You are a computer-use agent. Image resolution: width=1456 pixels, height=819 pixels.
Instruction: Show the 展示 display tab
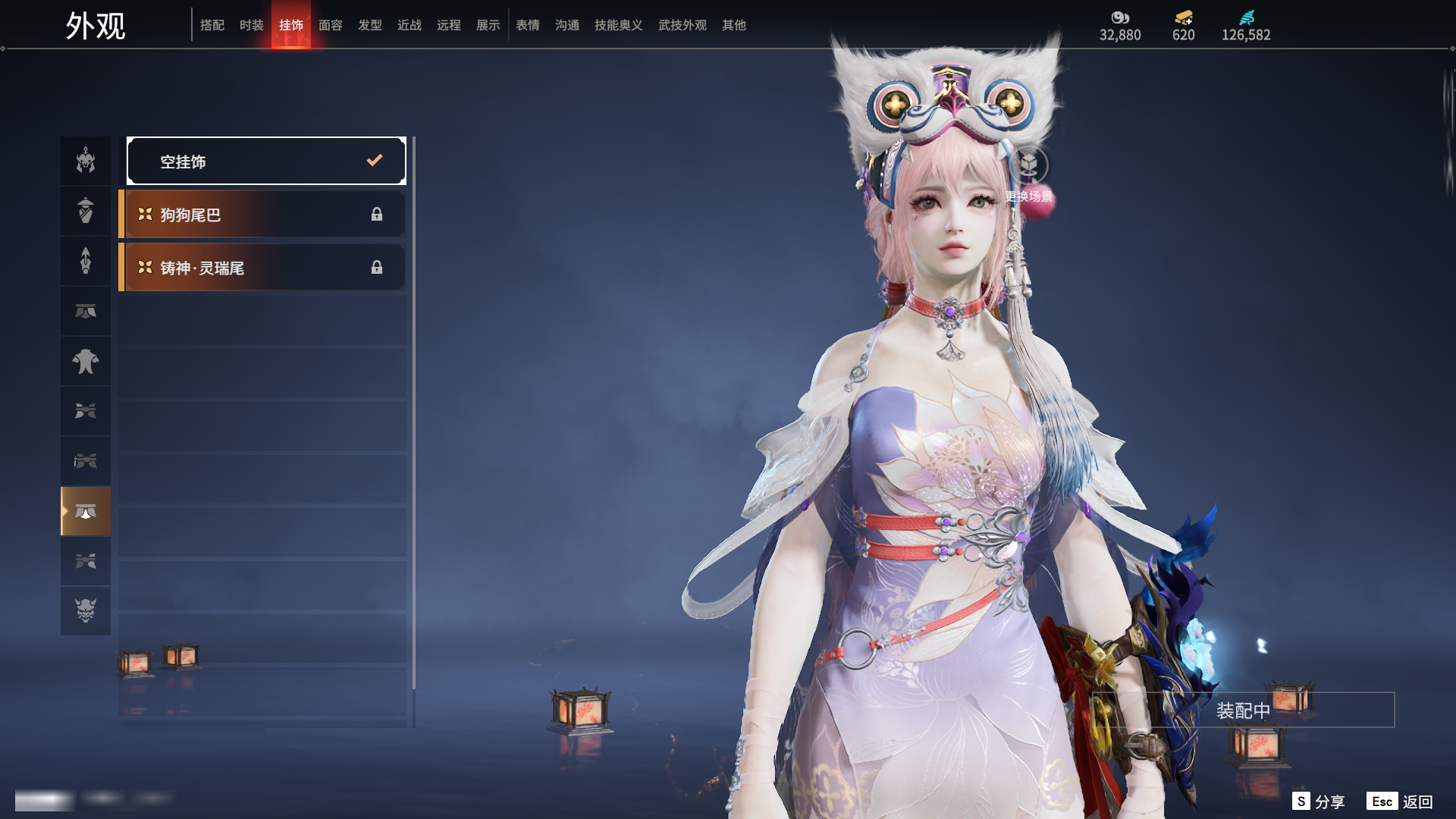(488, 25)
